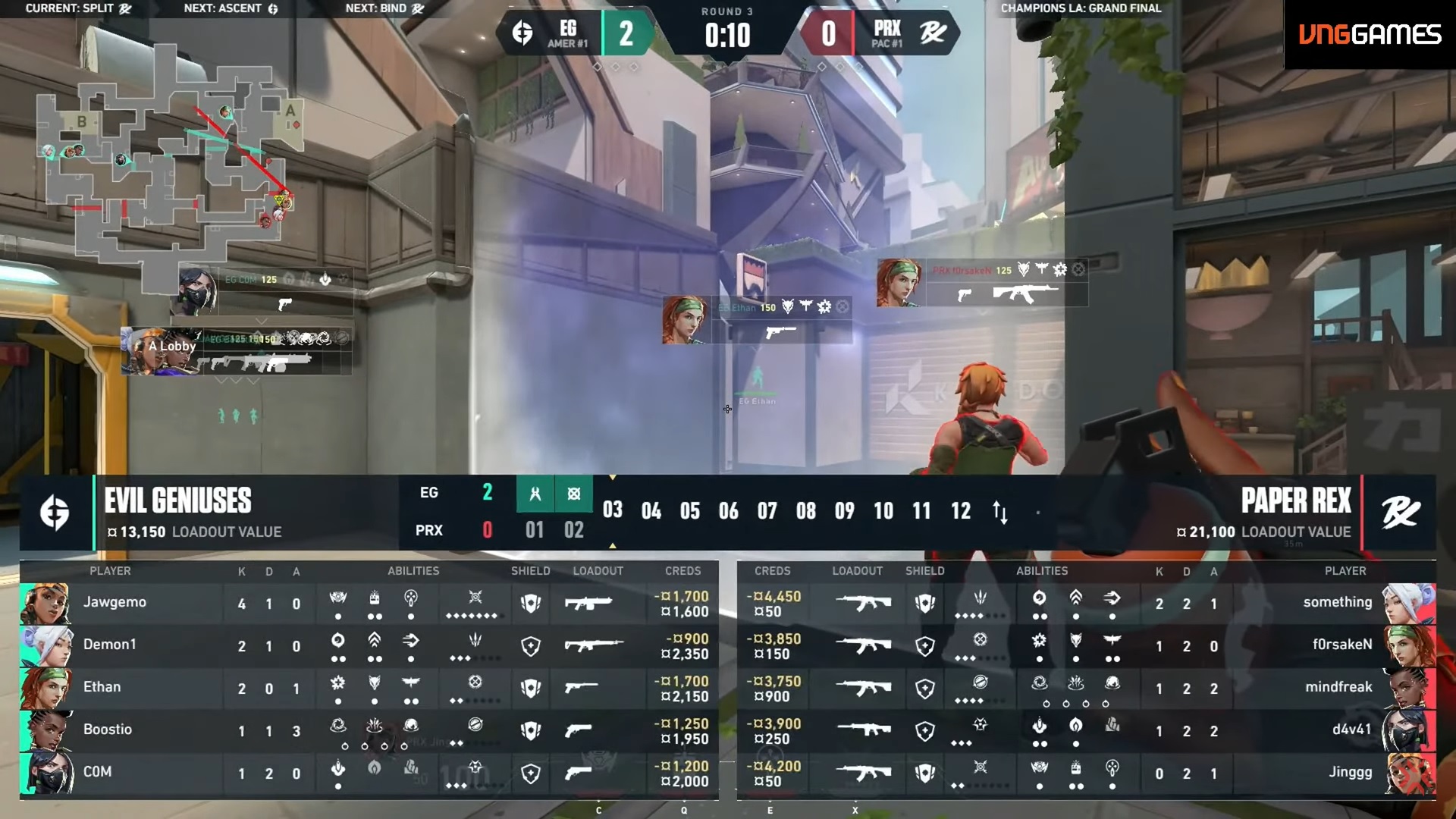The image size is (1456, 819).
Task: Click Ethan's portrait in the scoreboard
Action: coord(46,689)
